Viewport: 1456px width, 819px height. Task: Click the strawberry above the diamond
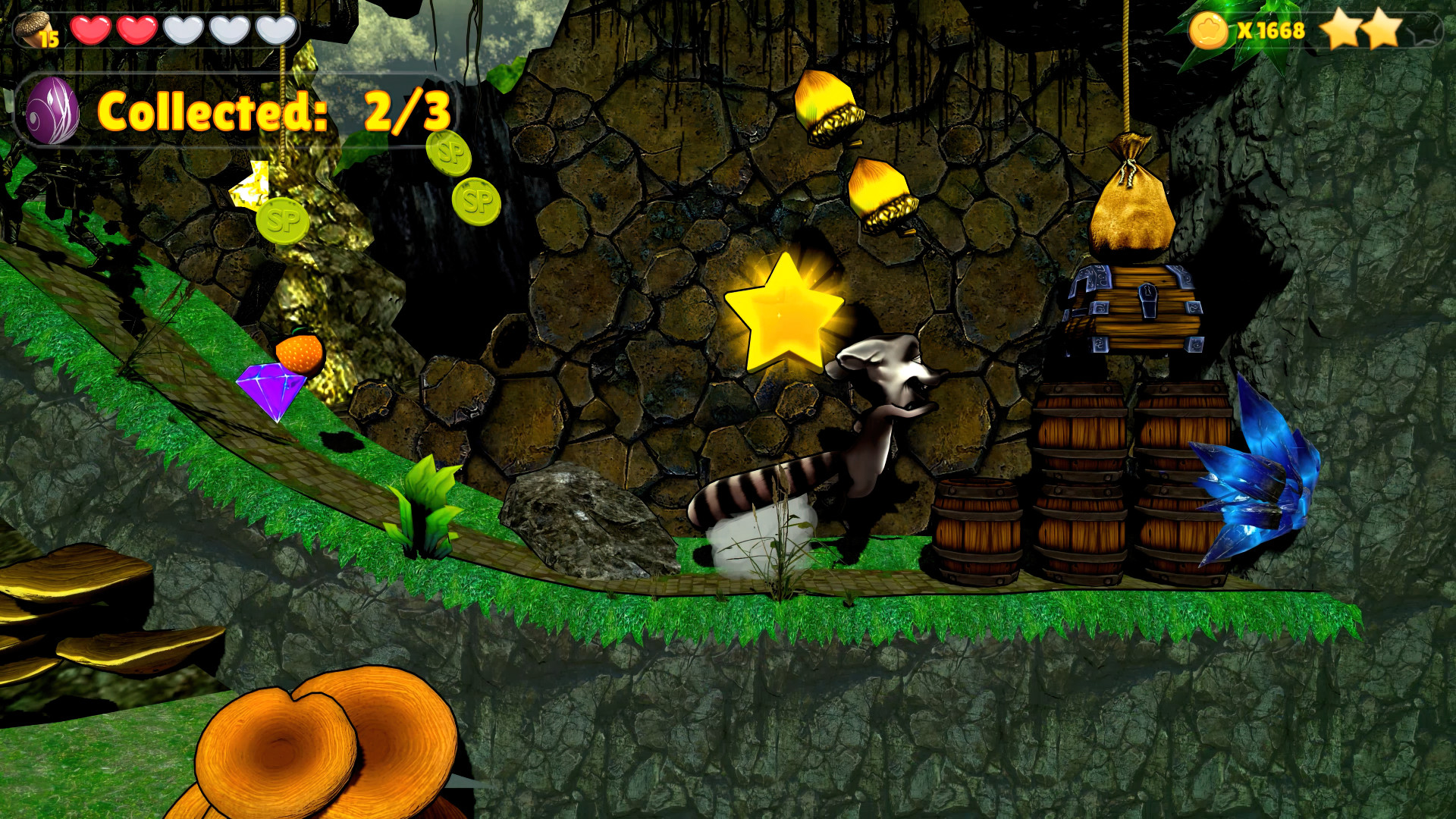(300, 353)
